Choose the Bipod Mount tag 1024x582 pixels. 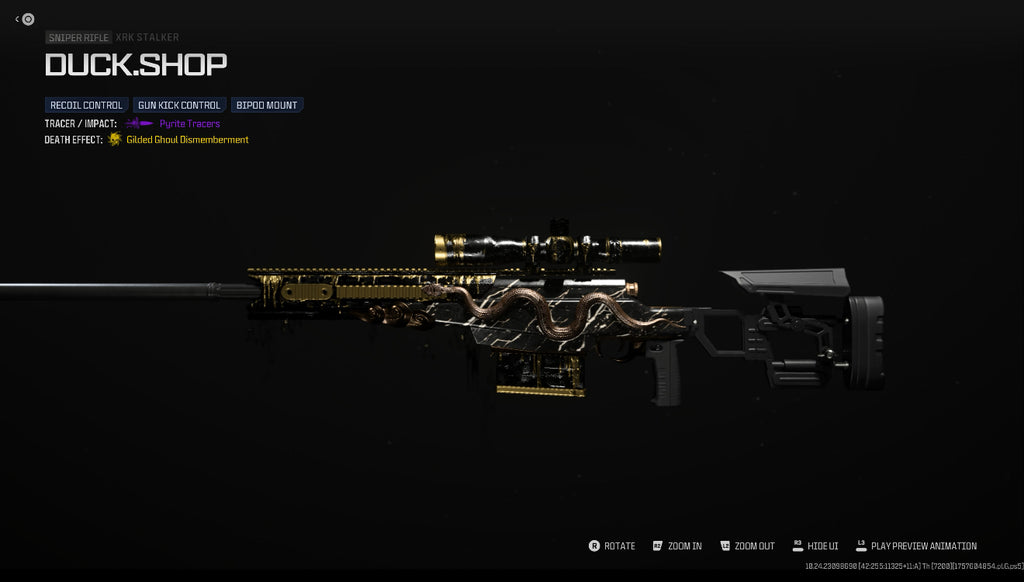[x=267, y=105]
